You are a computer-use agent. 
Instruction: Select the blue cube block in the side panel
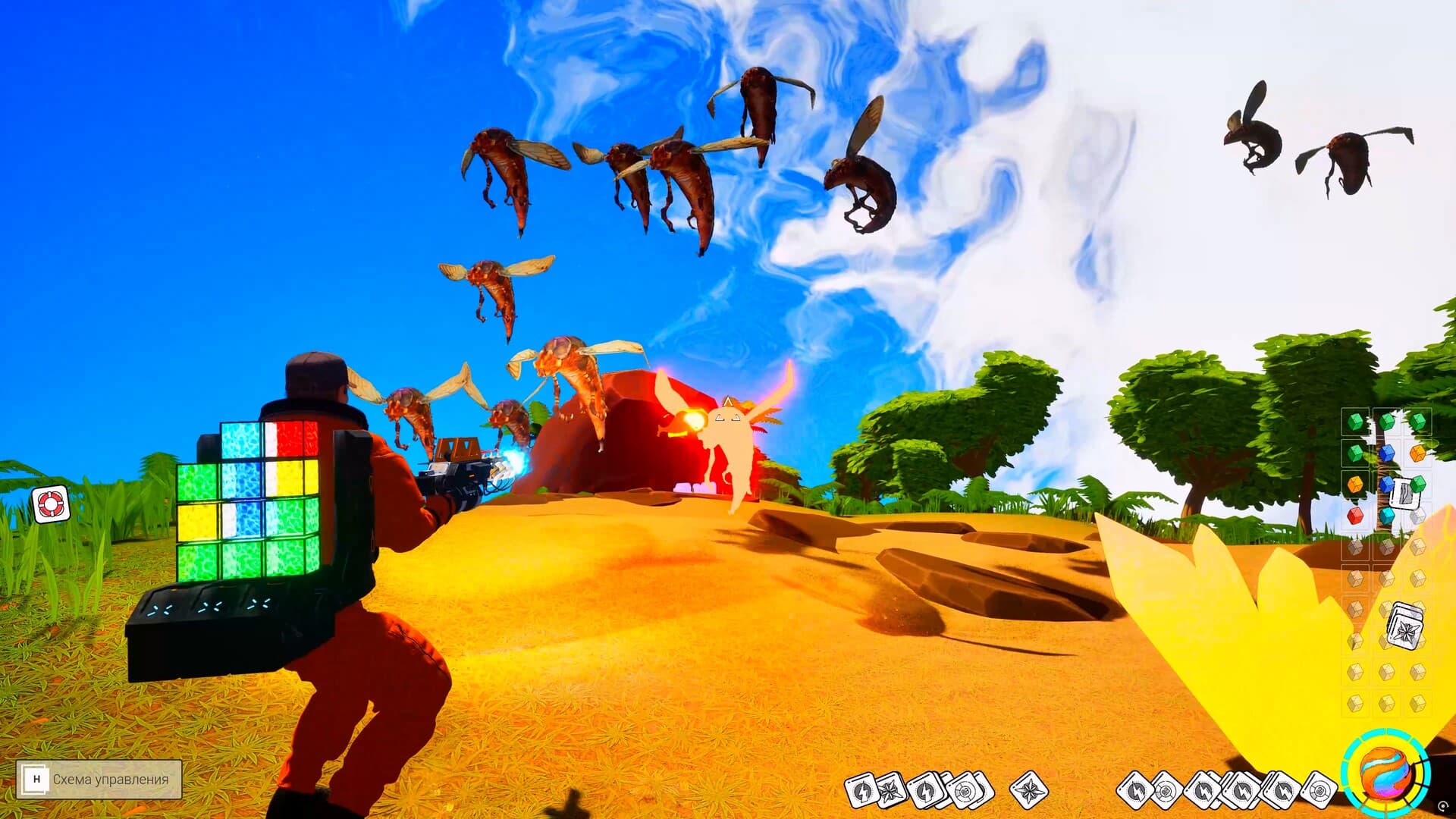click(1386, 453)
